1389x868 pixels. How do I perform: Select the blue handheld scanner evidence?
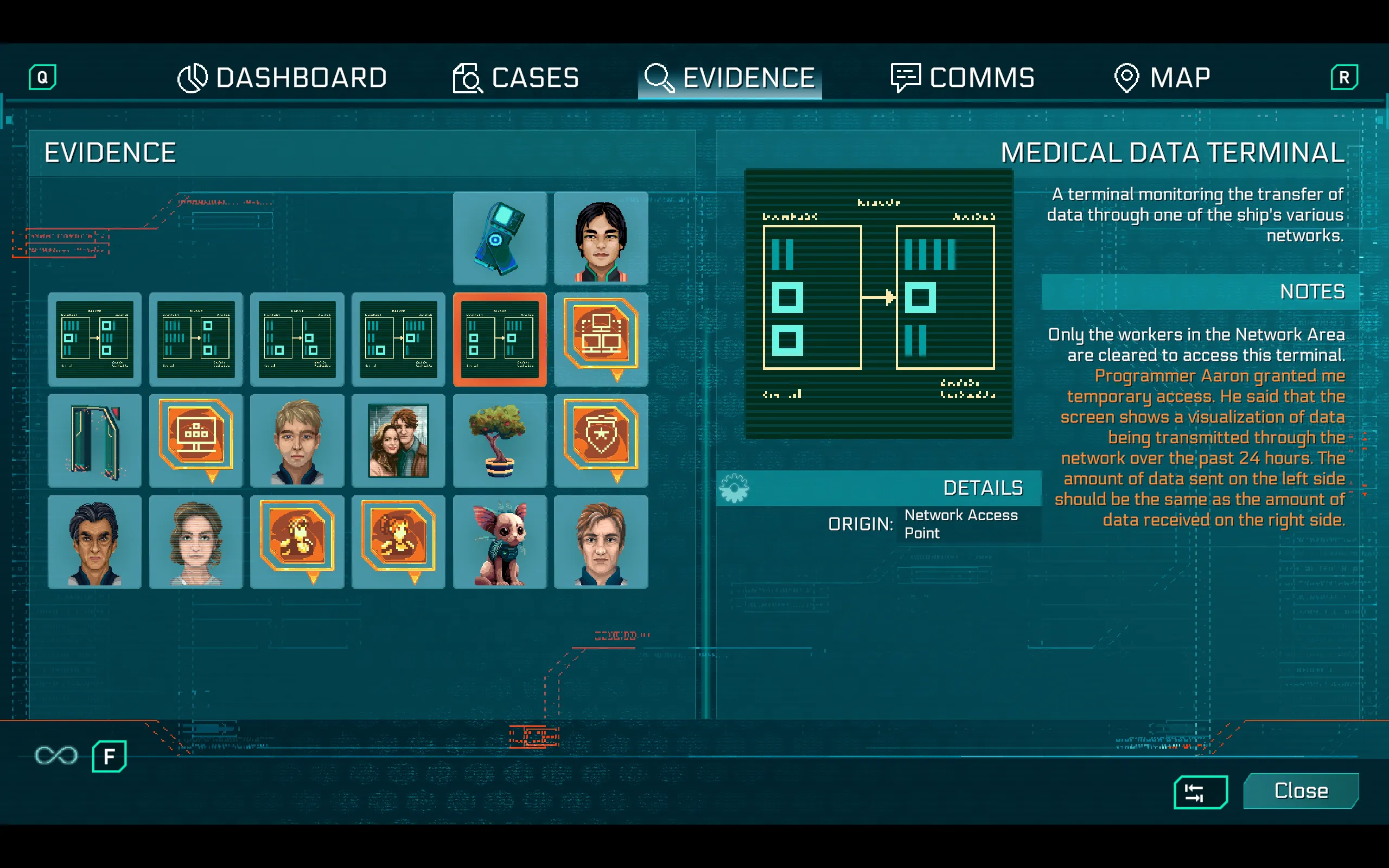click(x=499, y=238)
